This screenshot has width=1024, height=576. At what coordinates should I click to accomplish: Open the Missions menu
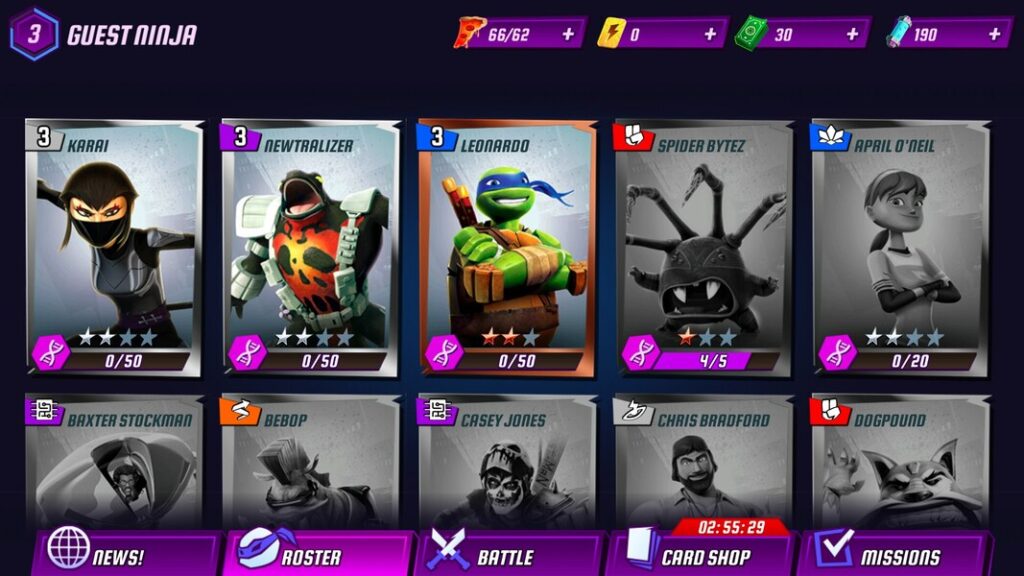tap(897, 555)
